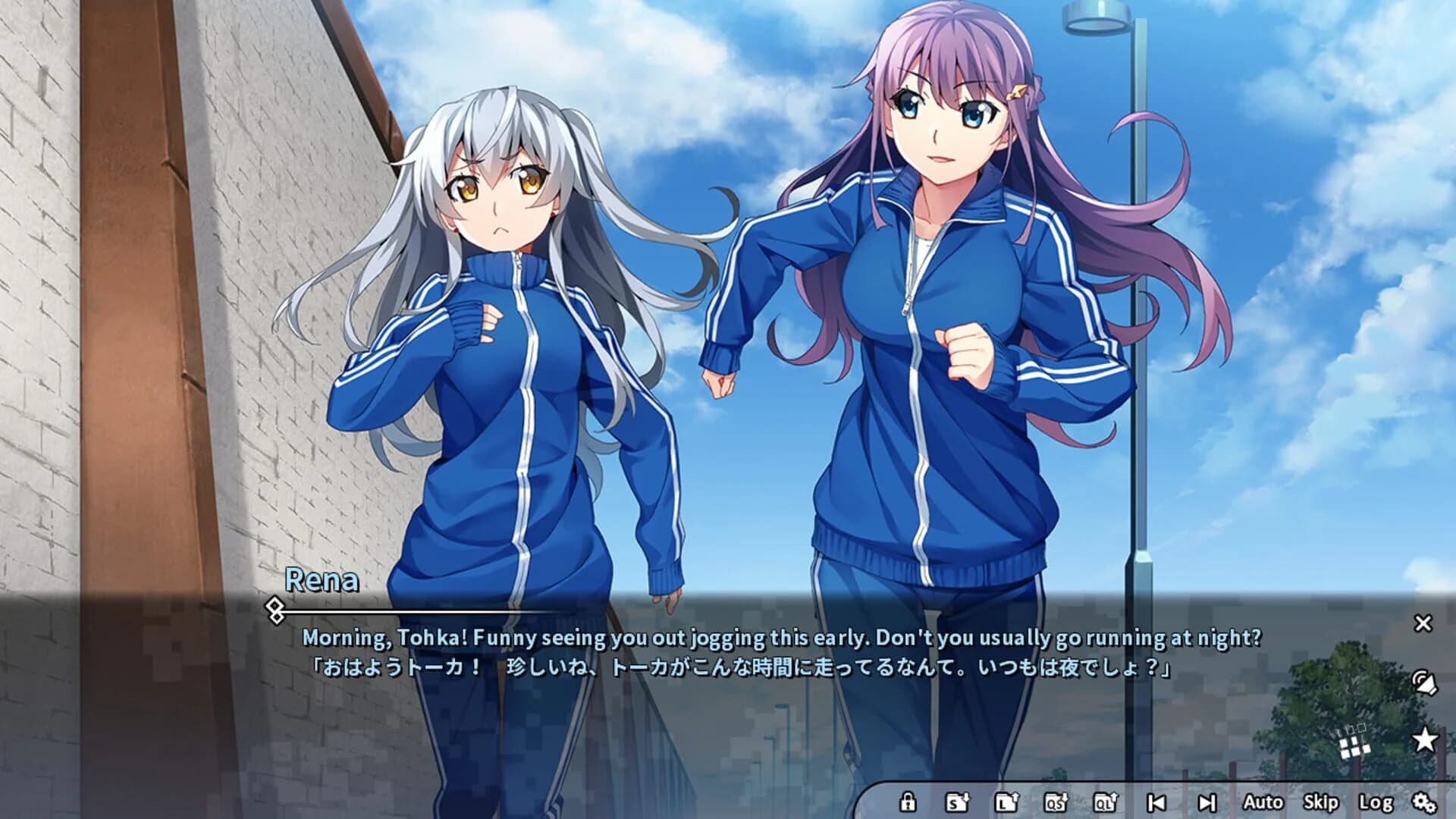Advance to the next line
The height and width of the screenshot is (819, 1456).
coord(1209,802)
